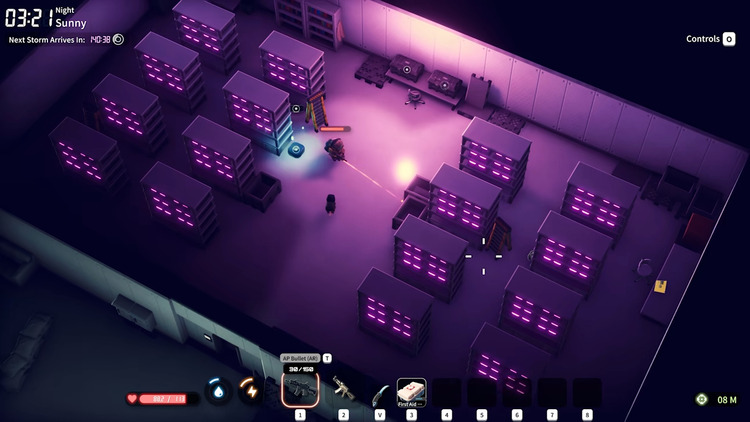The height and width of the screenshot is (422, 750).
Task: Click the water drop thirst indicator
Action: pyautogui.click(x=217, y=390)
